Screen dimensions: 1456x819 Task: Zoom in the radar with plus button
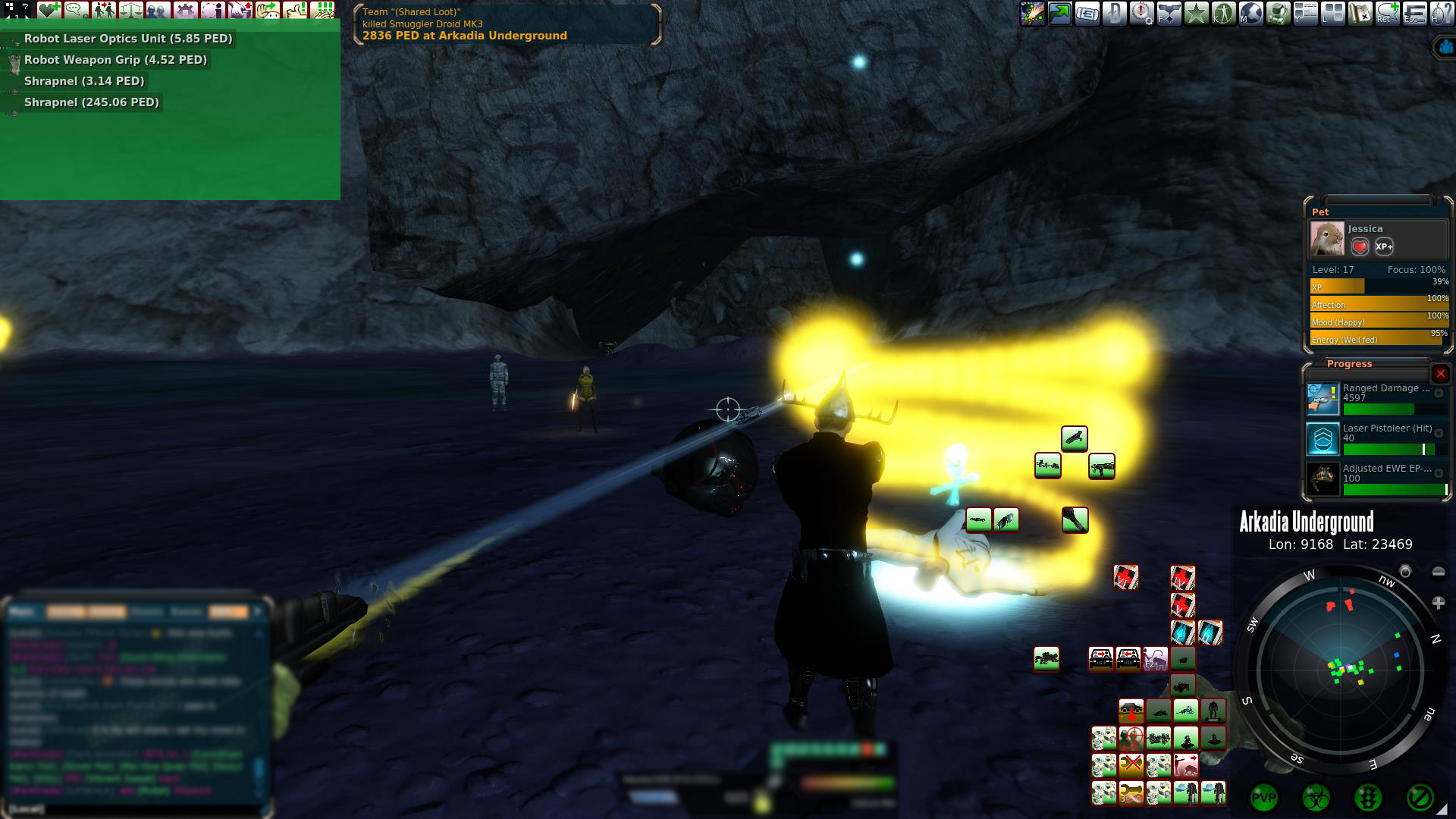coord(1439,603)
